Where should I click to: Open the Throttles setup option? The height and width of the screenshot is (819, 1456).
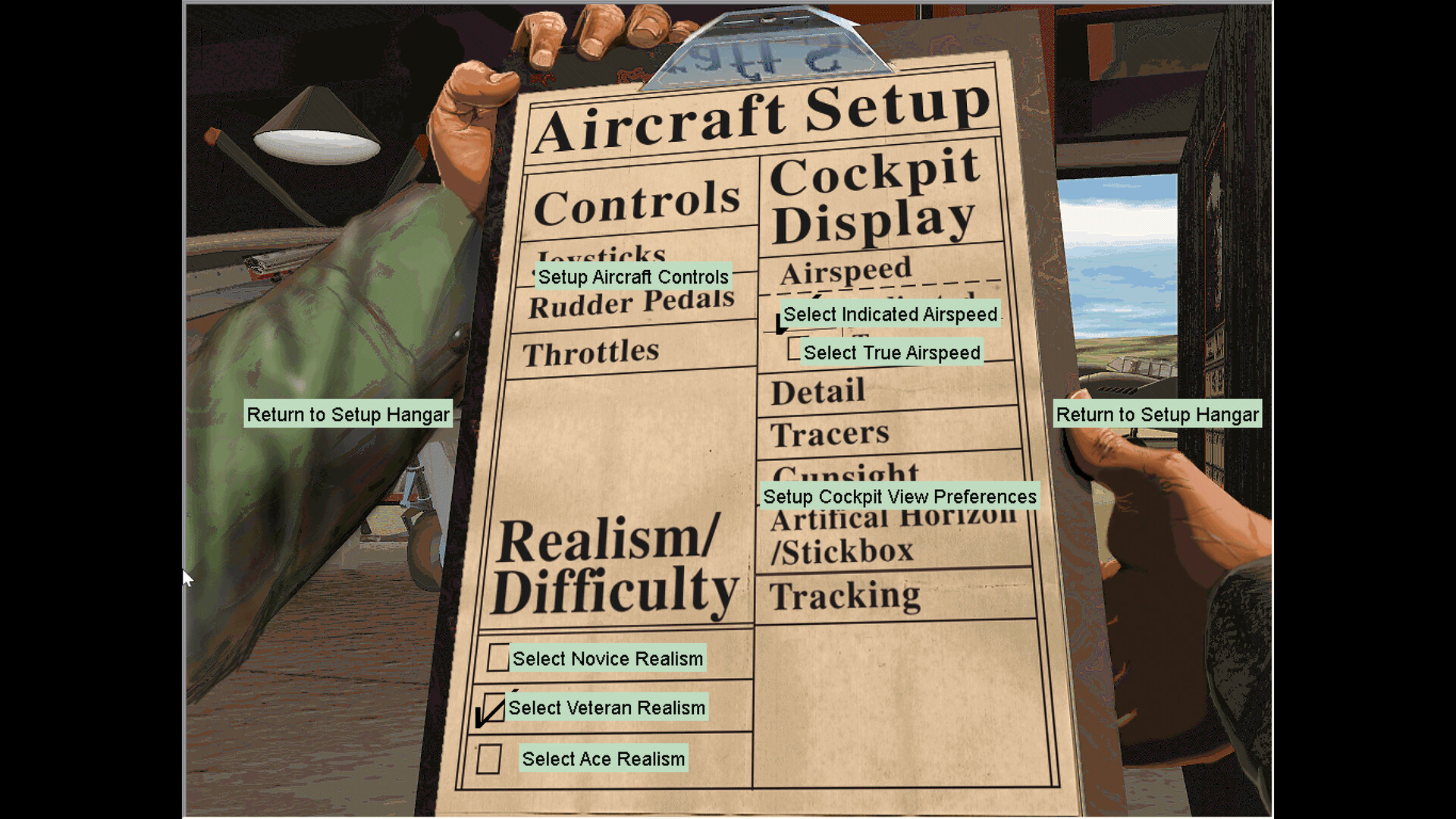[x=593, y=350]
